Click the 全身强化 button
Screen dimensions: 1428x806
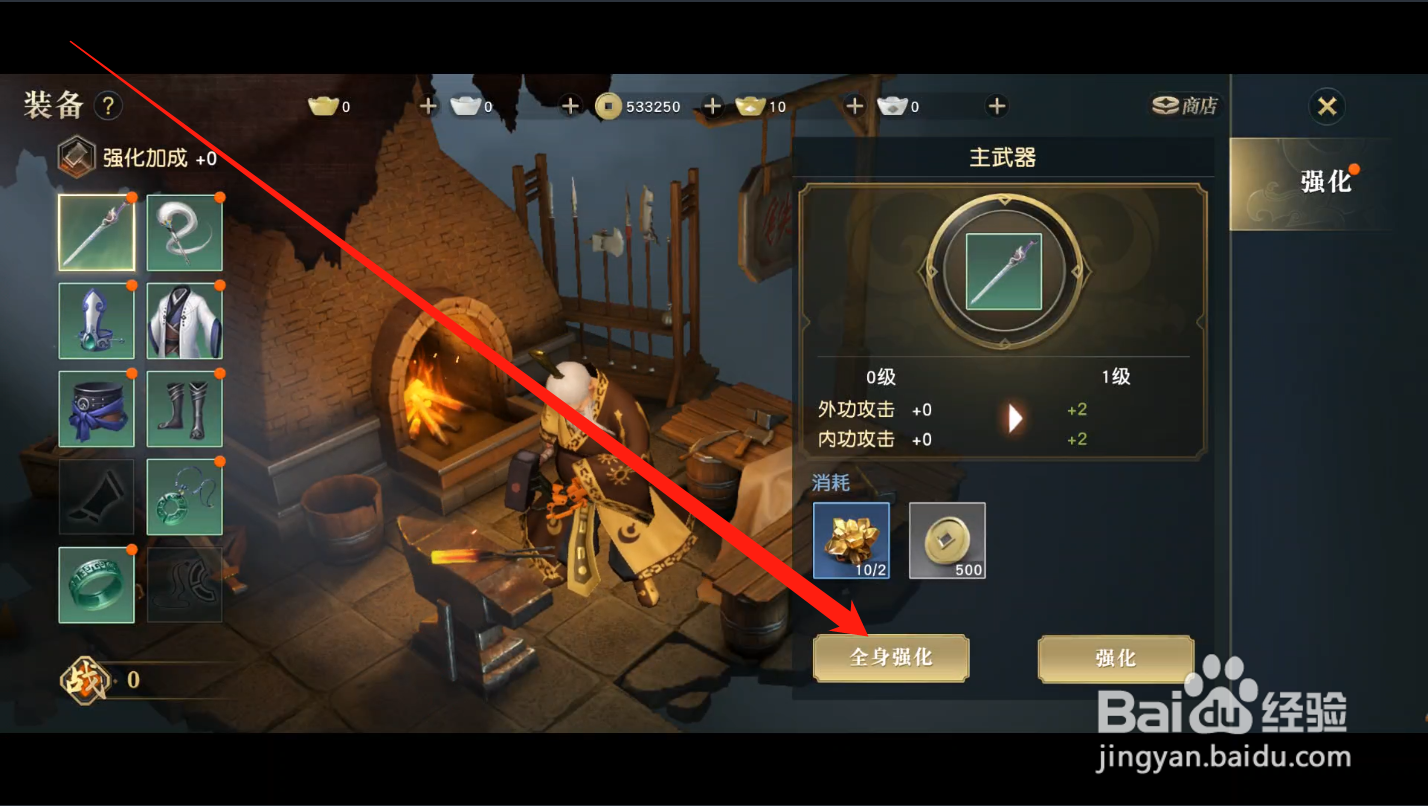pos(890,658)
